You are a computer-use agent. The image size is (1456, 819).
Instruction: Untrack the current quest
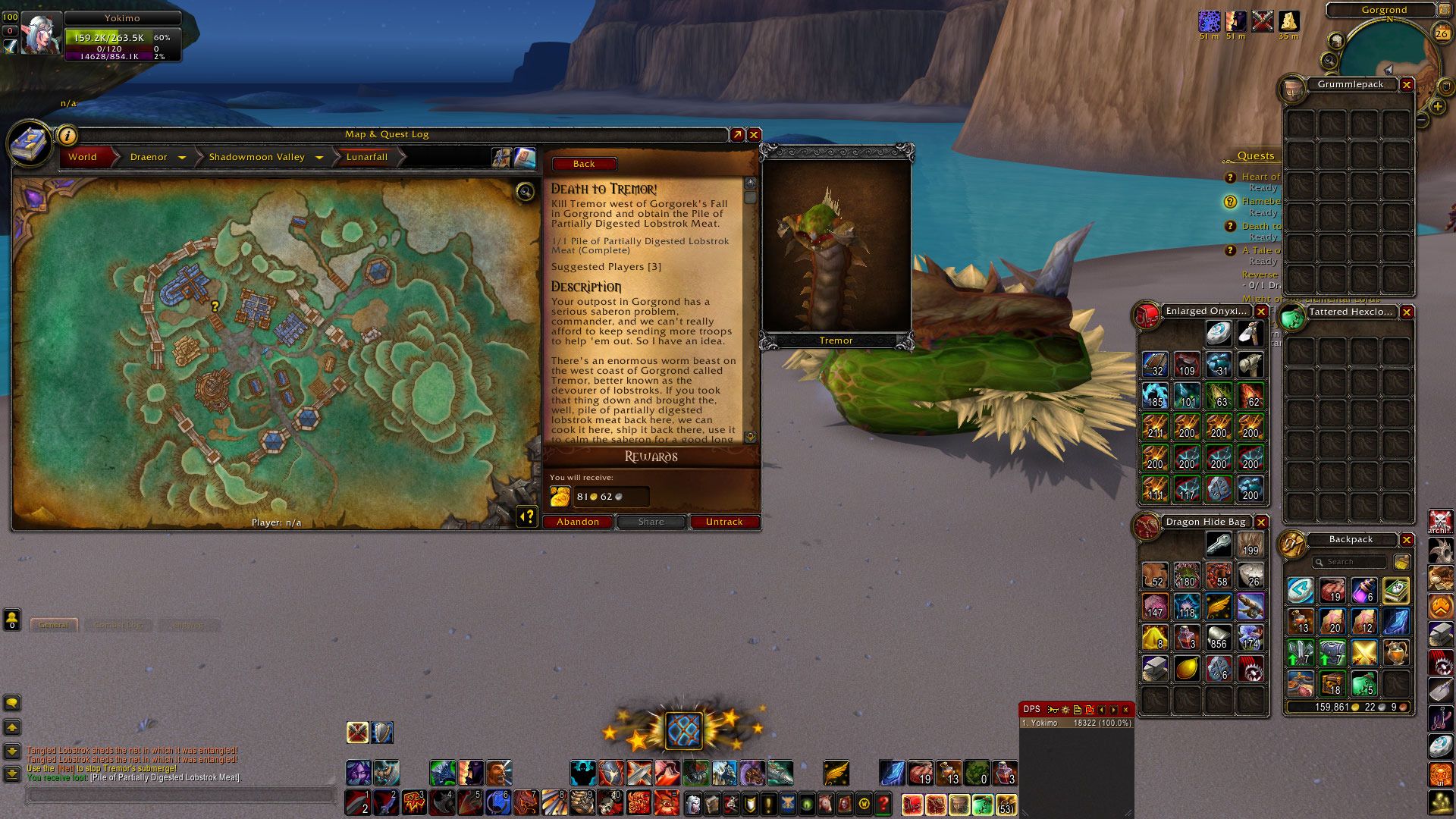tap(724, 522)
